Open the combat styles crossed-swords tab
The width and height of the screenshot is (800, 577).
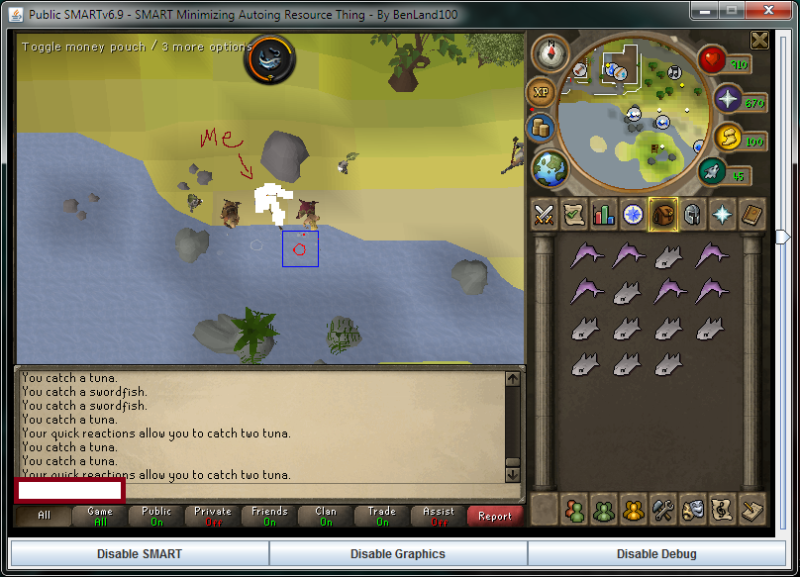coord(544,214)
